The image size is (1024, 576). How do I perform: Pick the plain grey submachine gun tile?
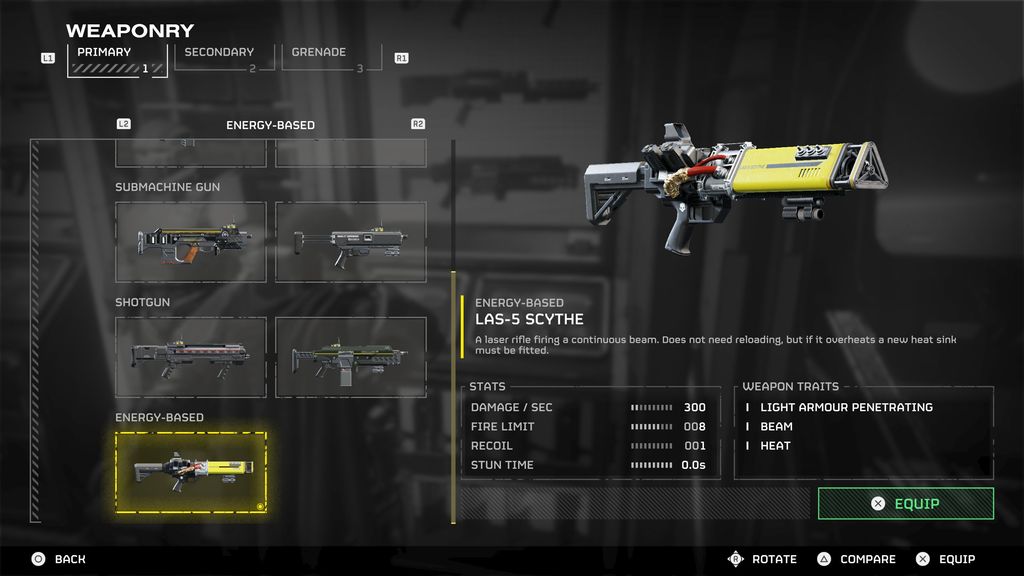click(351, 242)
